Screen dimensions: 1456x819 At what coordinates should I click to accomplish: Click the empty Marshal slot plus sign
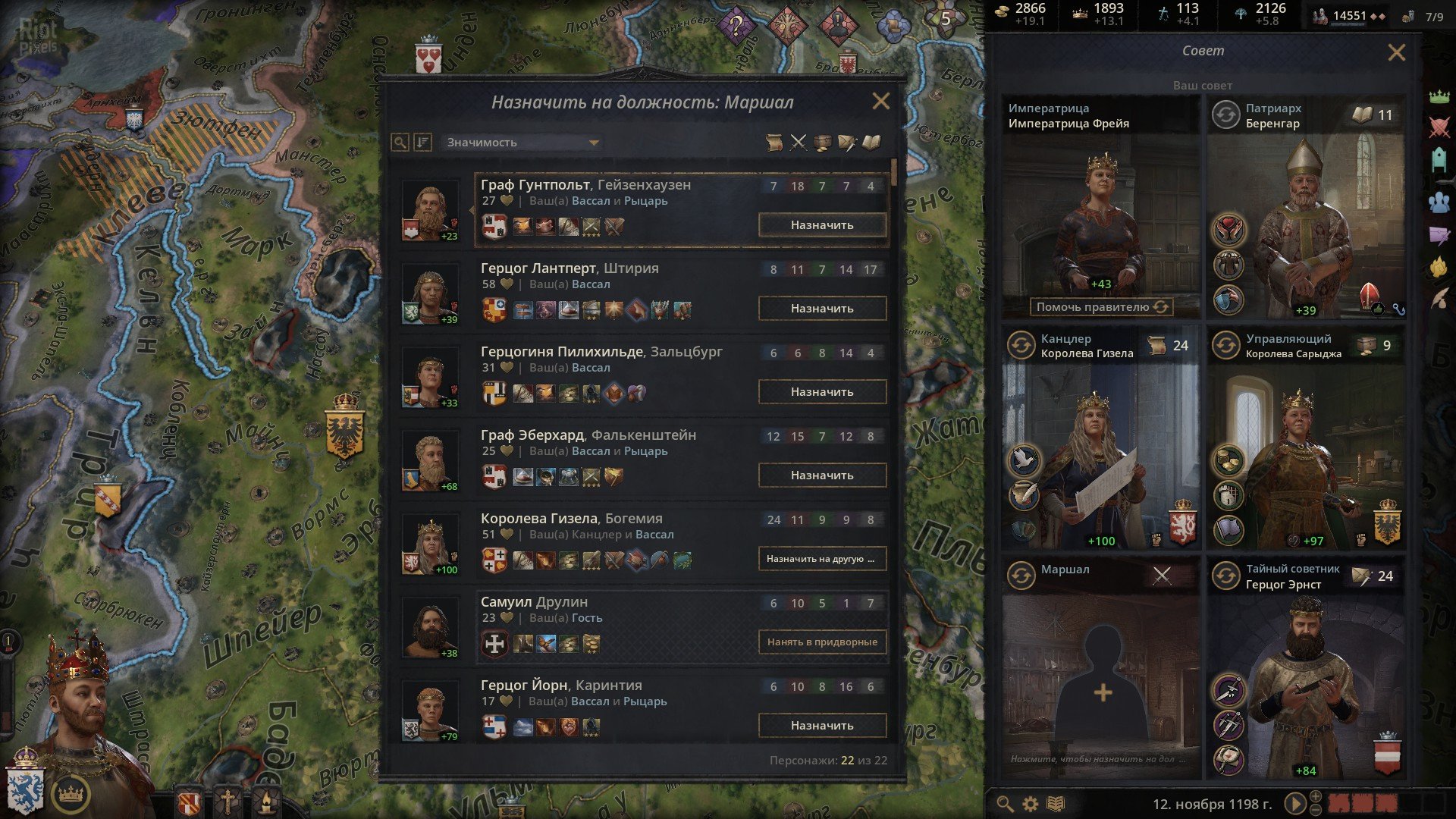(1103, 692)
